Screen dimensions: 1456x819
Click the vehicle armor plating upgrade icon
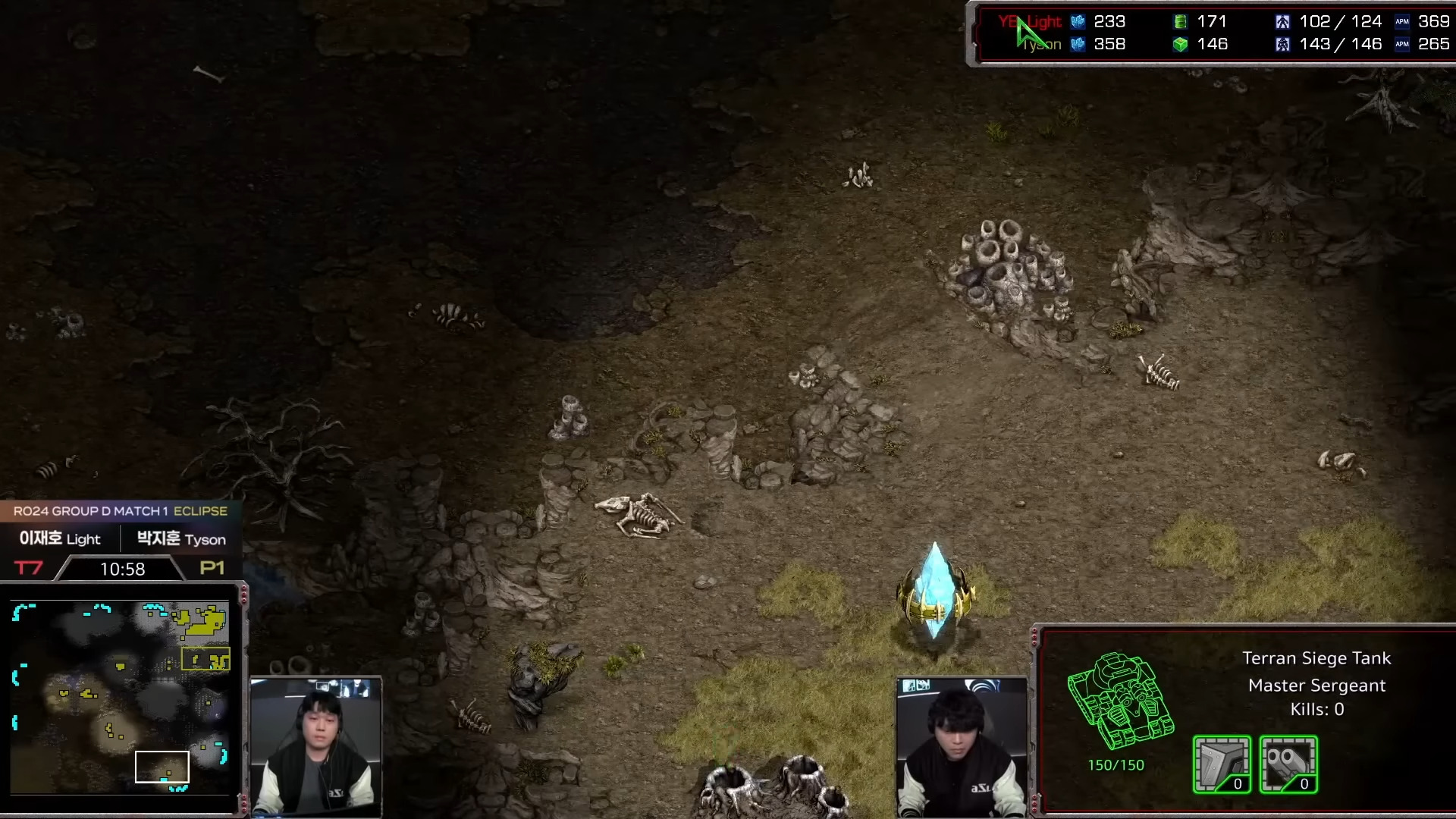tap(1222, 764)
